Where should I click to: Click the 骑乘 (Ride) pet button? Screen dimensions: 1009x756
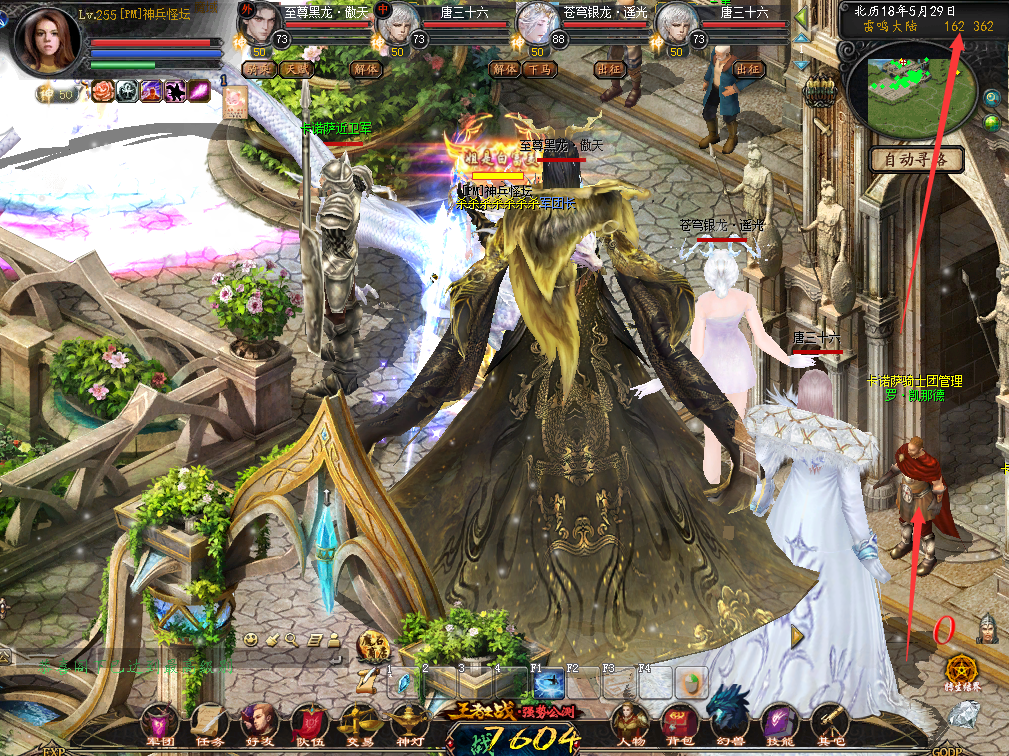point(259,69)
